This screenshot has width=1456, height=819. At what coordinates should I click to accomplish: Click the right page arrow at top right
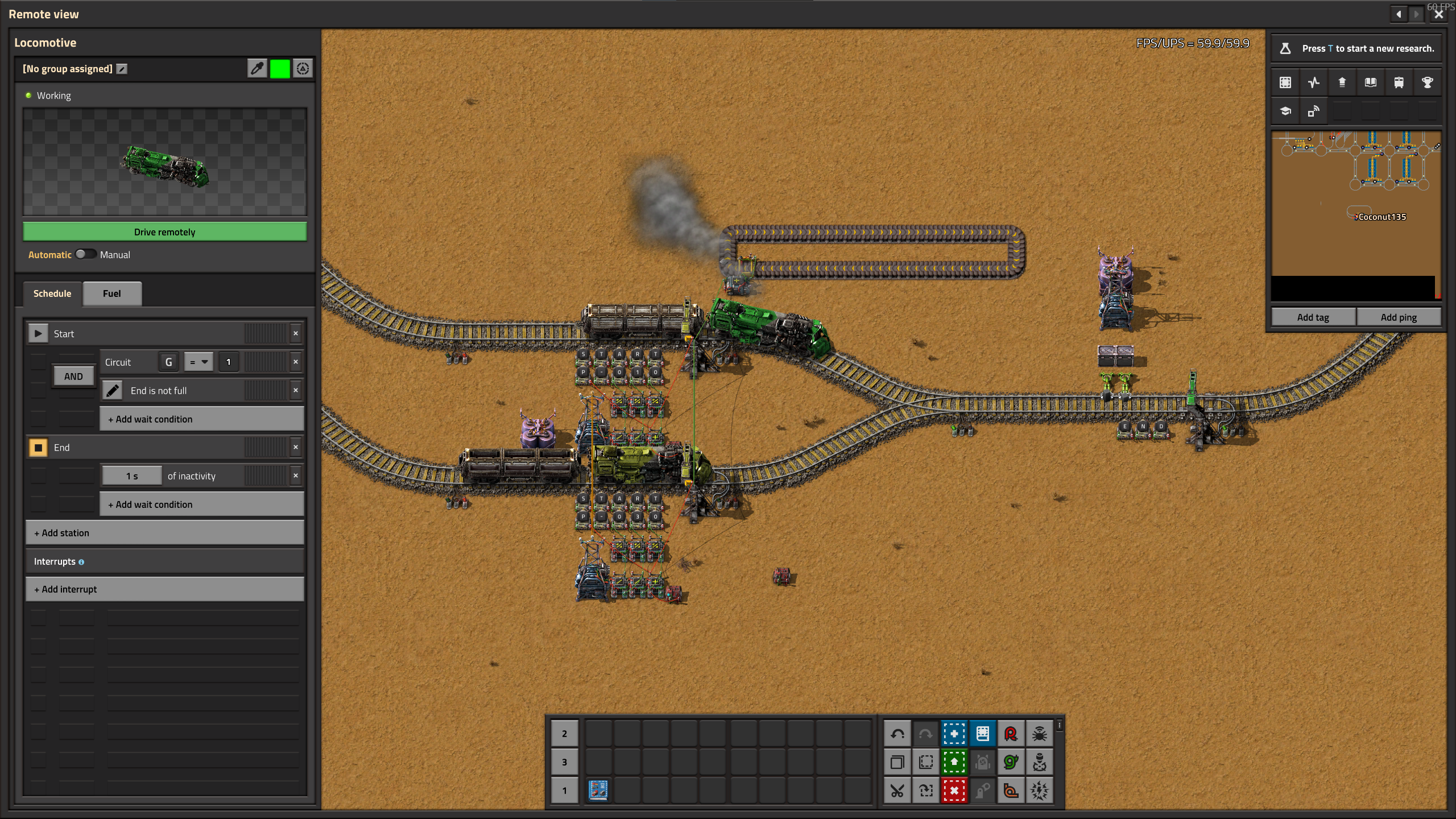(1416, 14)
